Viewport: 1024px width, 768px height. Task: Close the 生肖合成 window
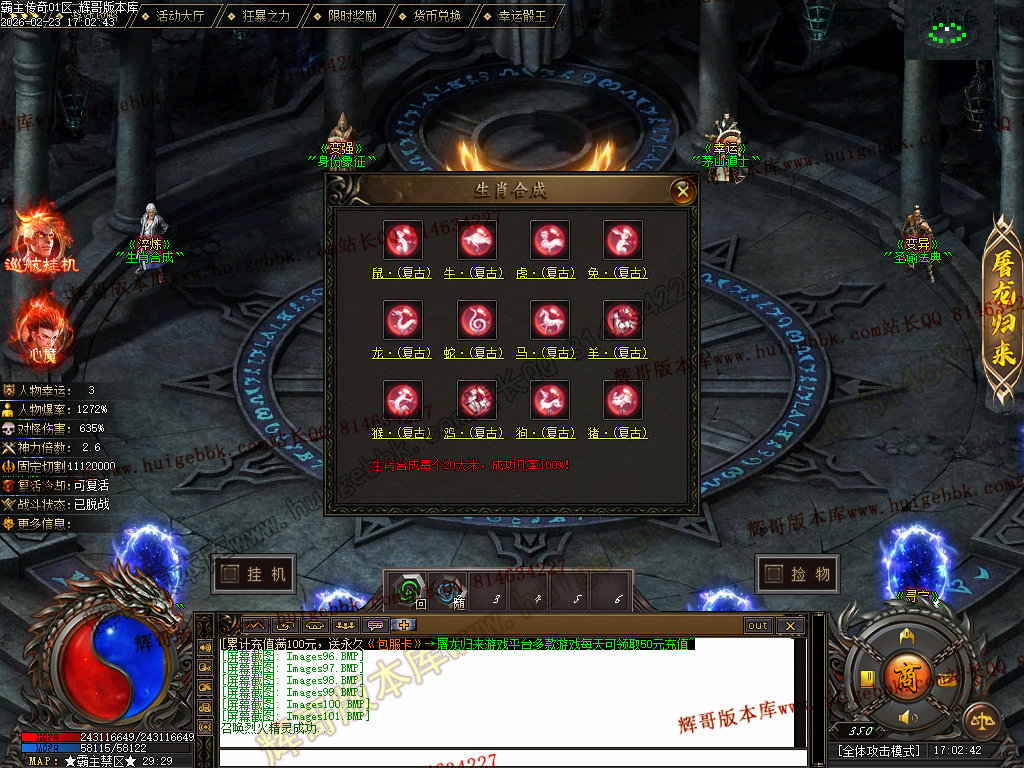tap(683, 190)
